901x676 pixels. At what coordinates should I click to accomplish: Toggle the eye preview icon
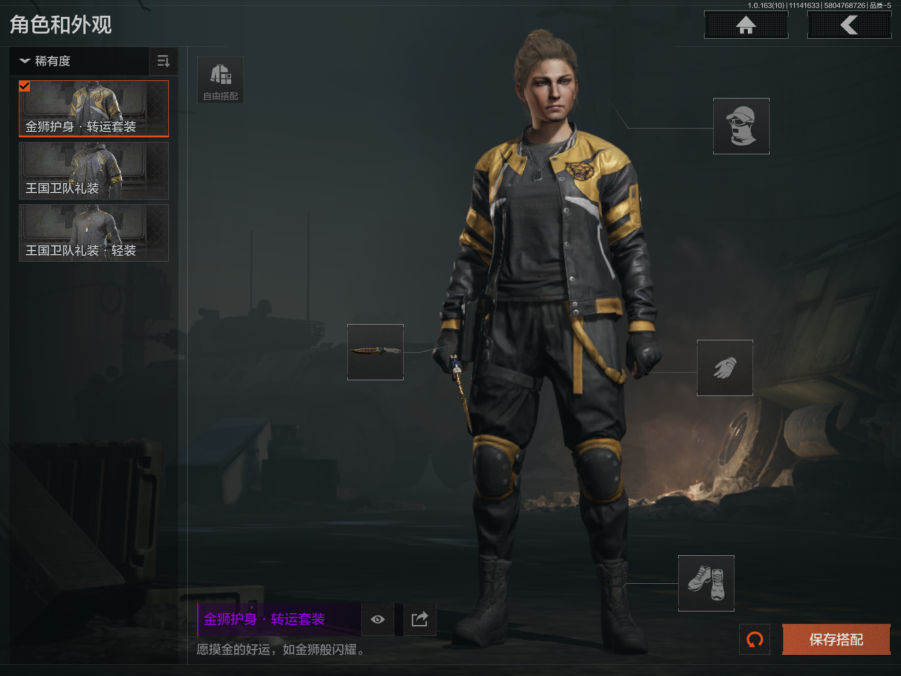[378, 620]
